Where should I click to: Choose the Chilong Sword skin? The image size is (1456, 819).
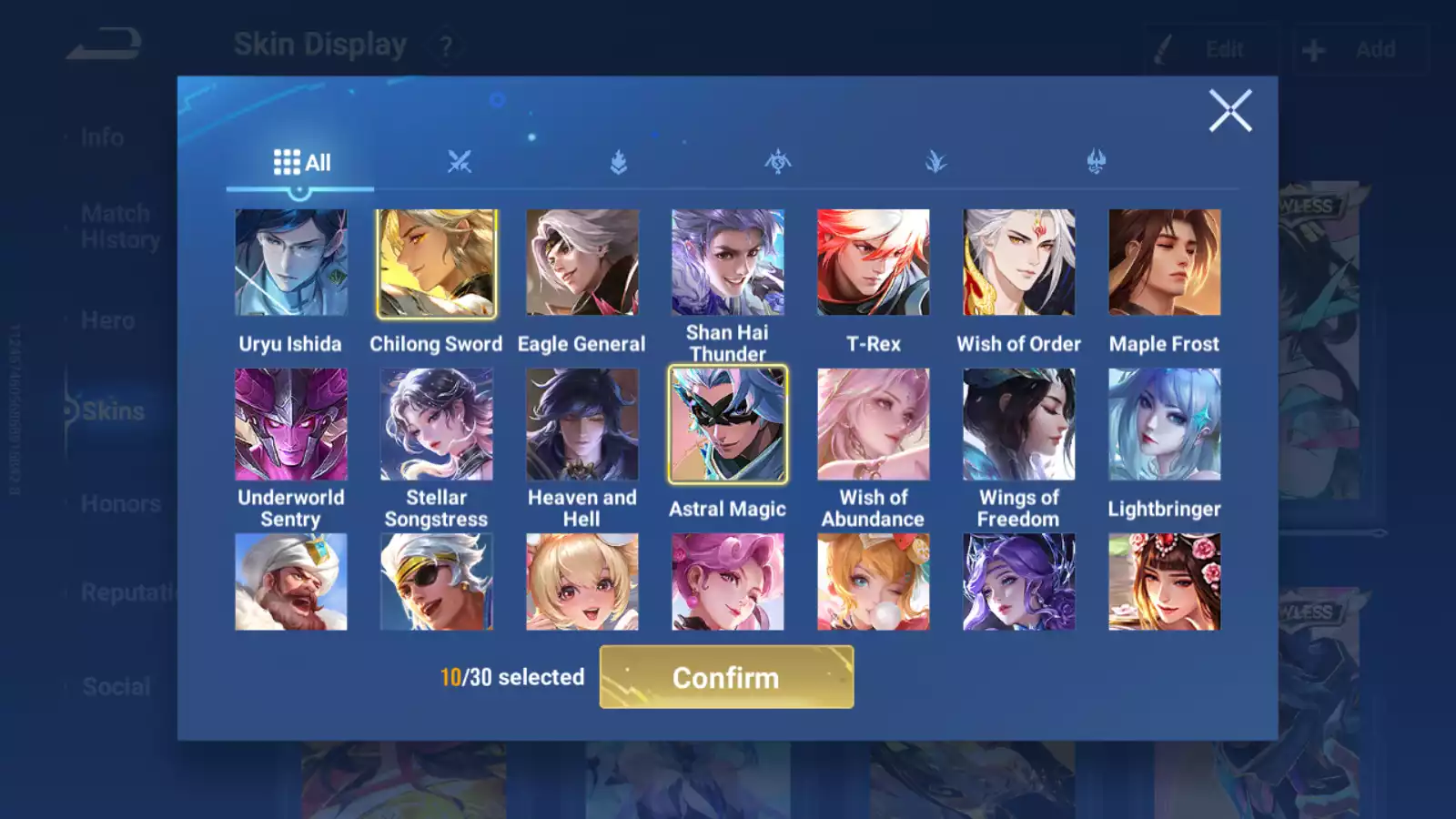(437, 263)
